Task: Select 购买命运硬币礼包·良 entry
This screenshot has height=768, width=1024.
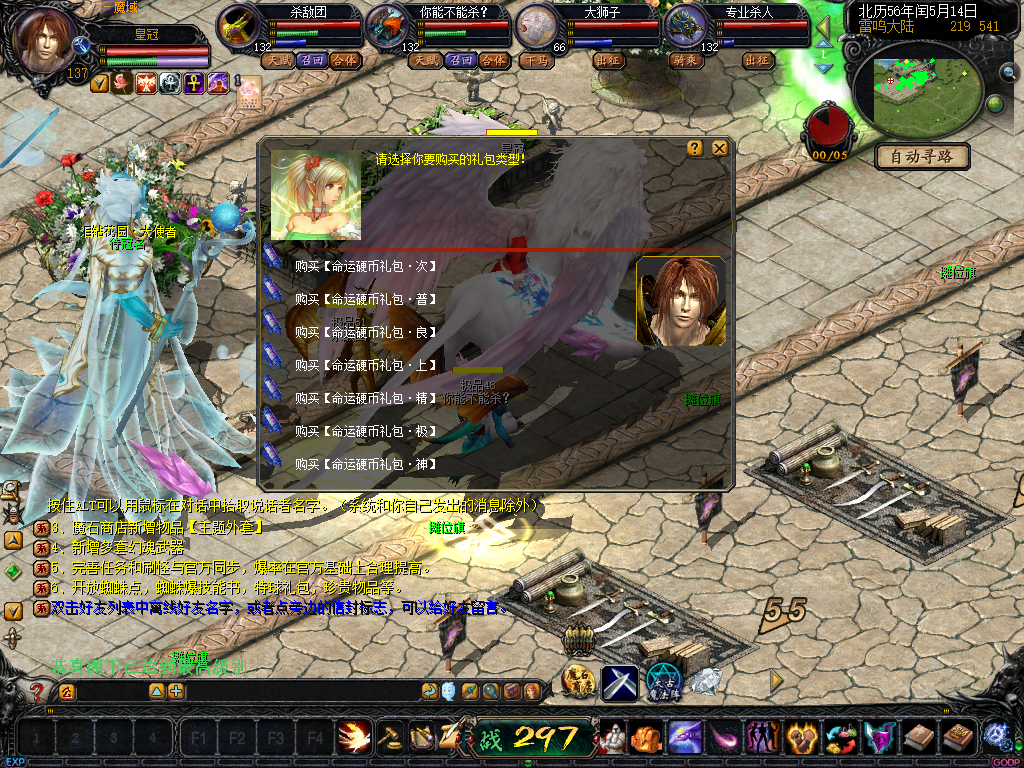Action: 366,332
